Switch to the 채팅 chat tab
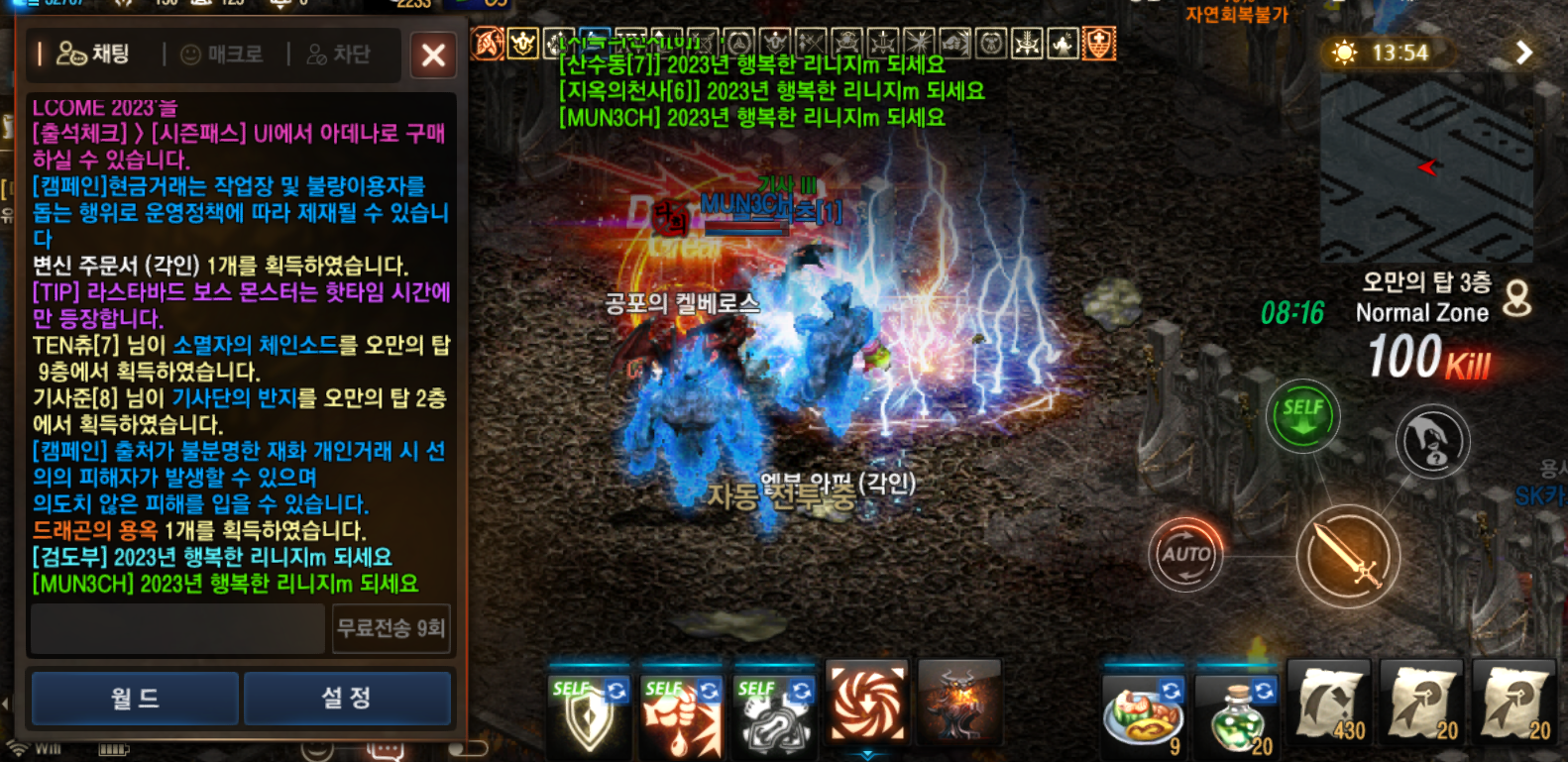Viewport: 1568px width, 762px height. click(94, 54)
